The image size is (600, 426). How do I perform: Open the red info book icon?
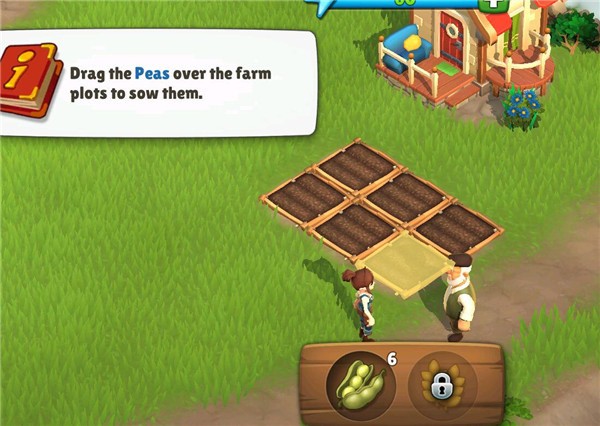(29, 82)
